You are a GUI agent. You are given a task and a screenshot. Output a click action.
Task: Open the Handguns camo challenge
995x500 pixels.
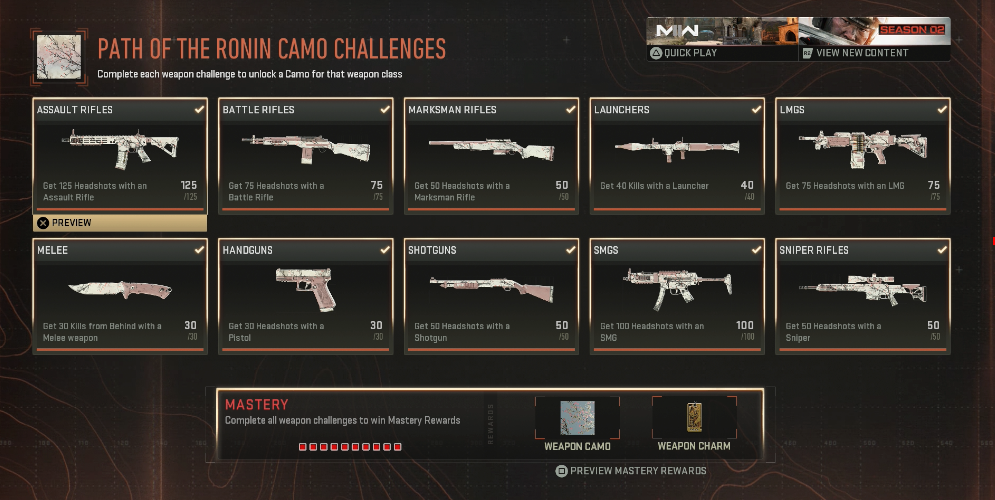coord(306,296)
